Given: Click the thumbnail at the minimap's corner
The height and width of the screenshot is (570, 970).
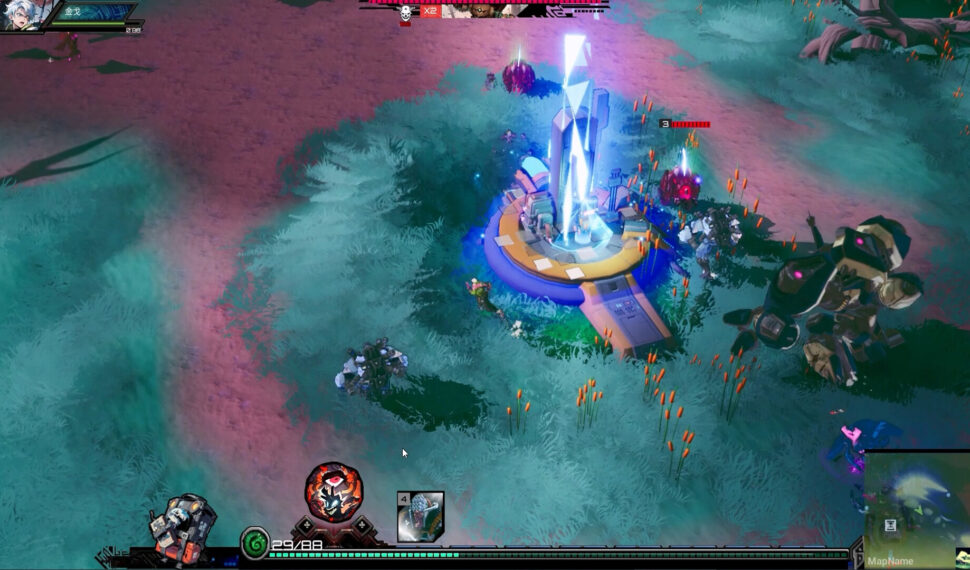Looking at the screenshot, I should point(962,557).
